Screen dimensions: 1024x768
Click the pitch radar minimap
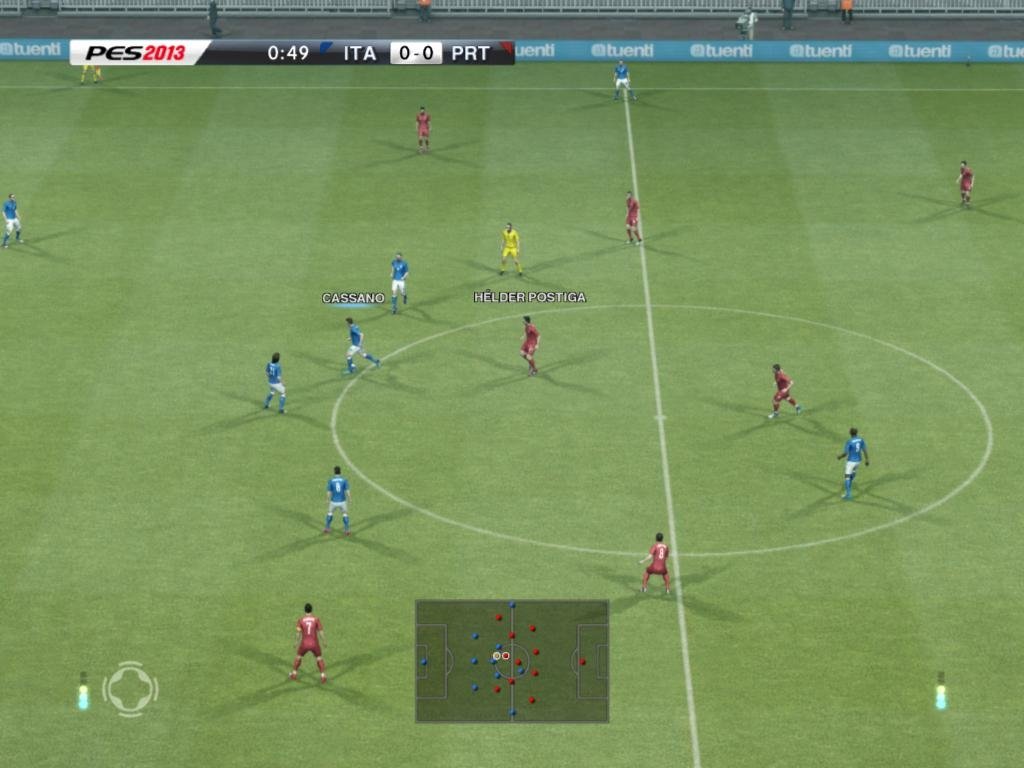511,660
